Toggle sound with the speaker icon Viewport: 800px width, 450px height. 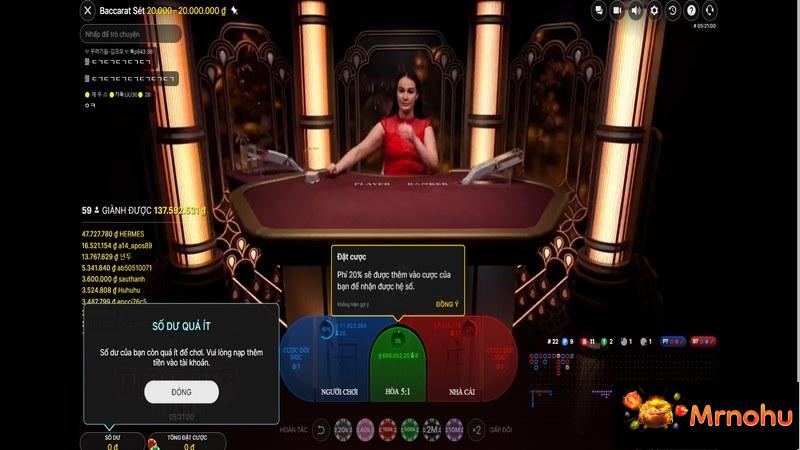(x=636, y=11)
